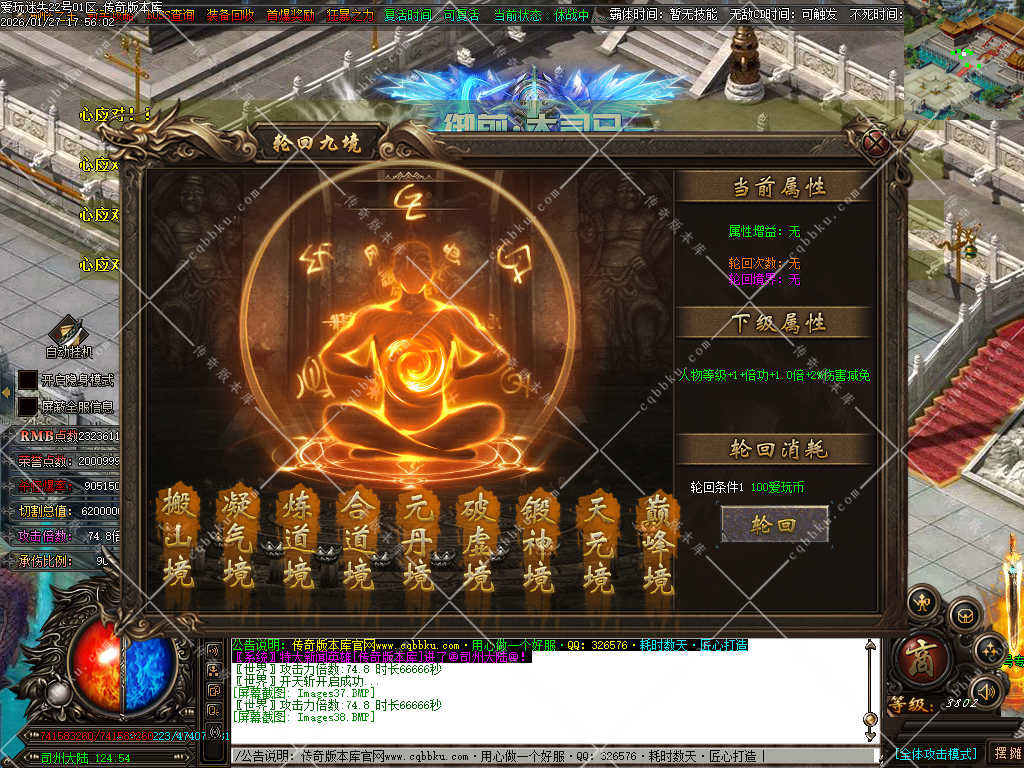Open the 装备回收 equipment recycle menu
Viewport: 1024px width, 768px height.
[x=230, y=16]
